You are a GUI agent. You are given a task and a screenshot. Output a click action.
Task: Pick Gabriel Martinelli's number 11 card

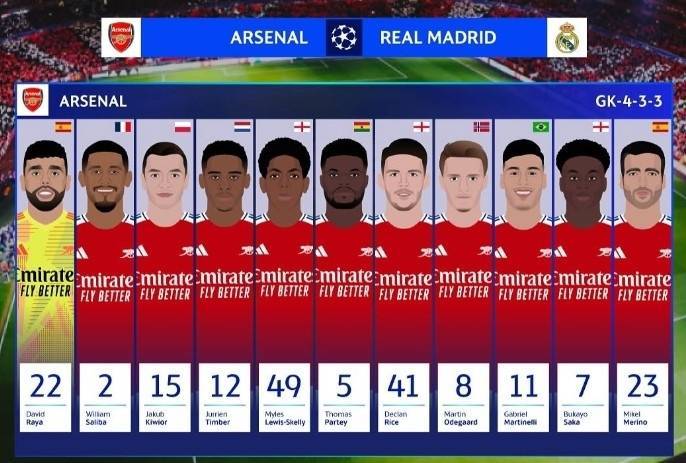click(x=524, y=275)
